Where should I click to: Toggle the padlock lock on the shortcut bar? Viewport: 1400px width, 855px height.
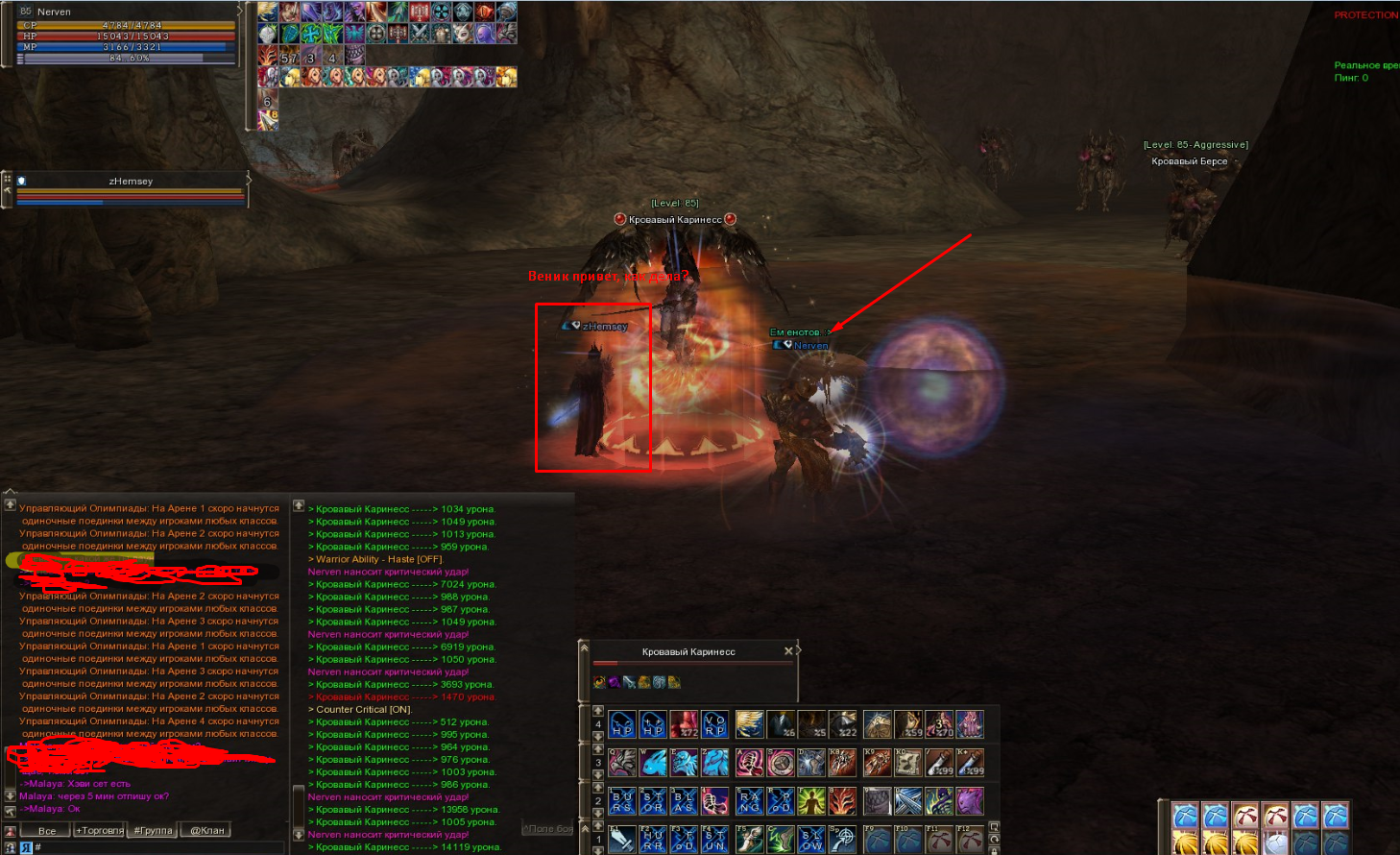click(x=994, y=851)
